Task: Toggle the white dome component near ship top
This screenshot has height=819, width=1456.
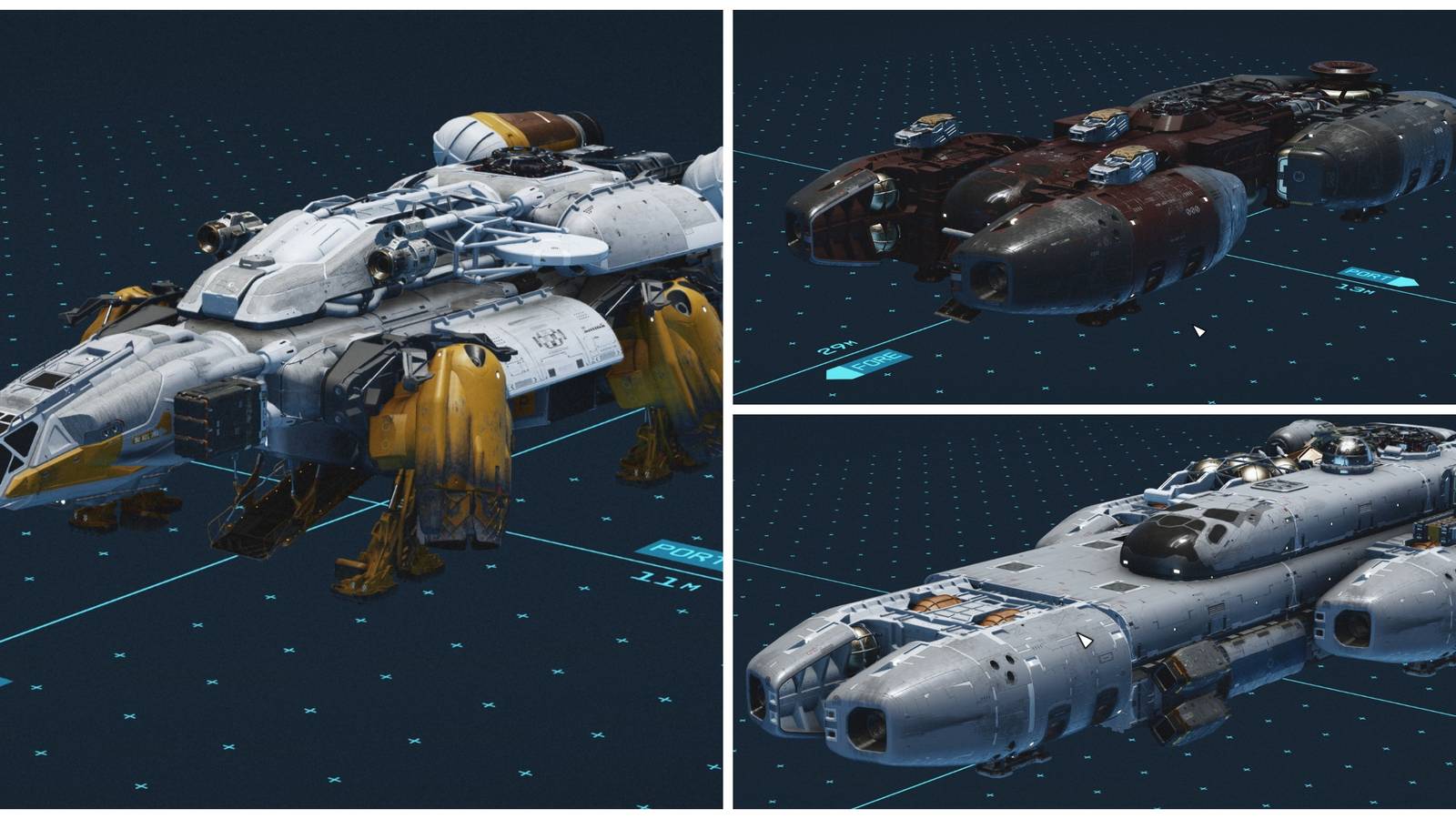Action: coord(464,136)
